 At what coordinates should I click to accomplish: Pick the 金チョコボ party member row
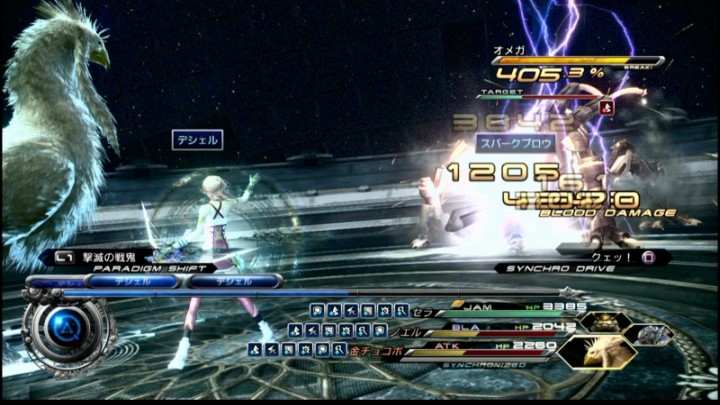(x=375, y=350)
